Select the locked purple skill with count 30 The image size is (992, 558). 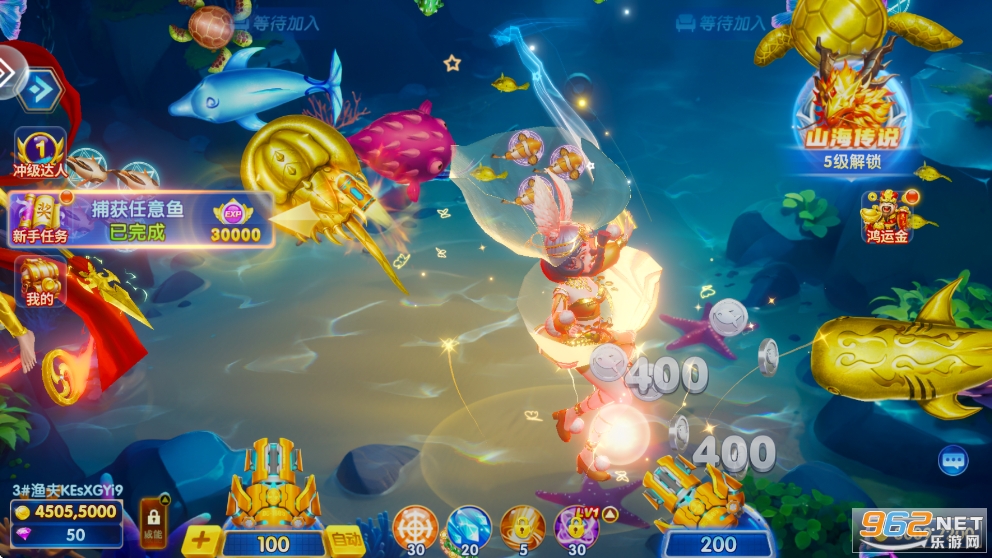[x=576, y=528]
